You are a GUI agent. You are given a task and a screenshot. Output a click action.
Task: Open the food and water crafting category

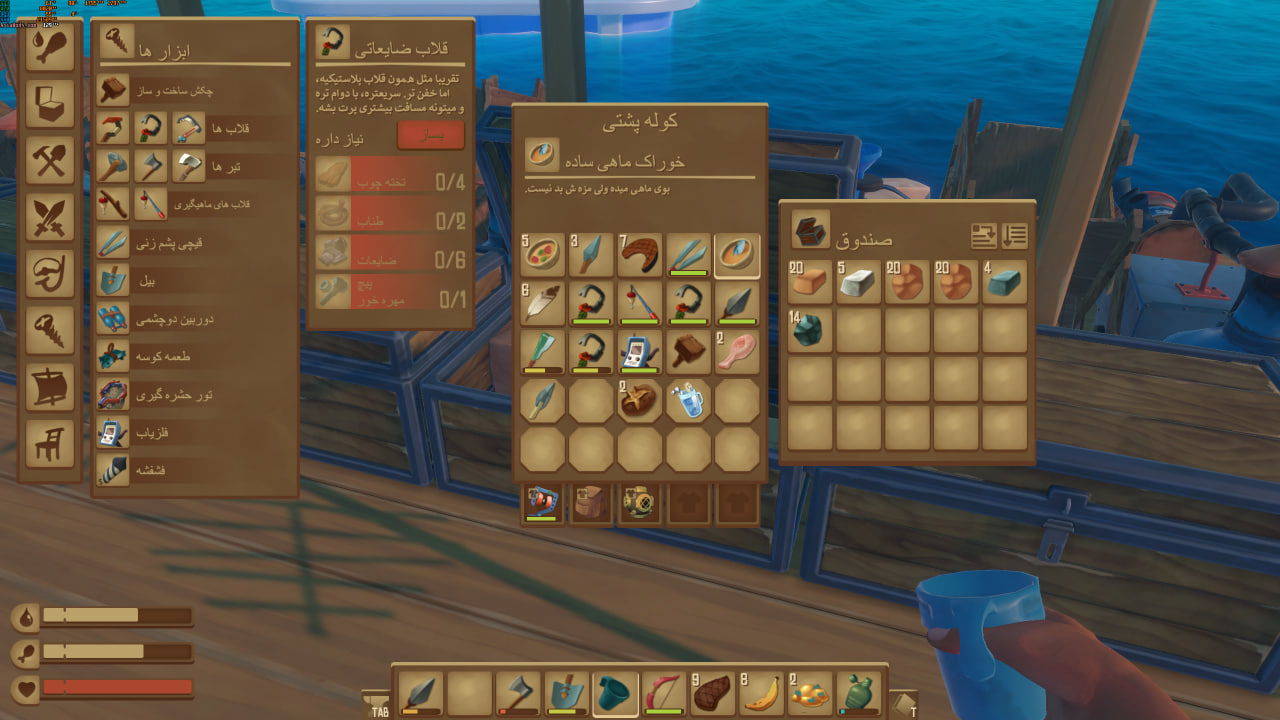tap(50, 50)
